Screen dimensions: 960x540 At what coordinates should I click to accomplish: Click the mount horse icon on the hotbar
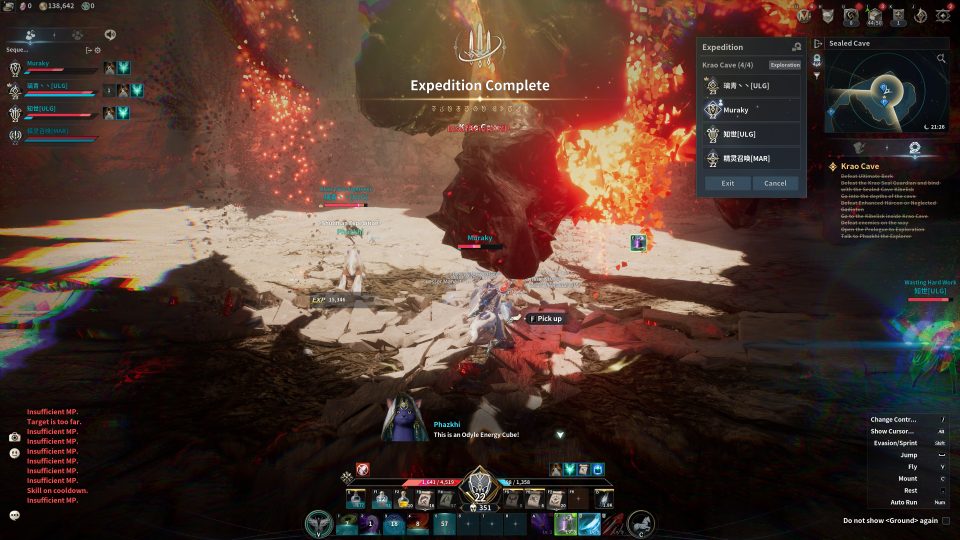[641, 523]
